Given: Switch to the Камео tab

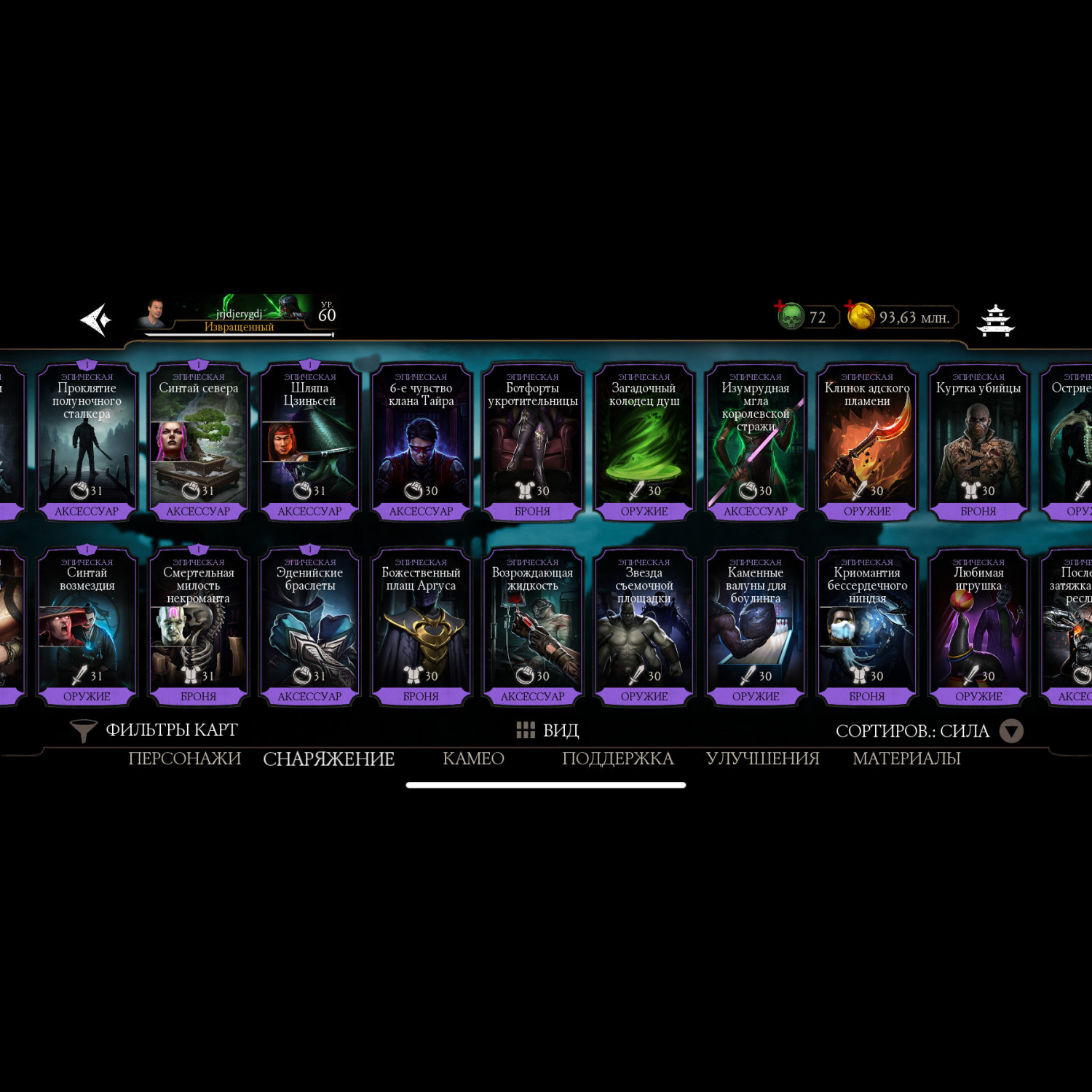Looking at the screenshot, I should point(473,759).
